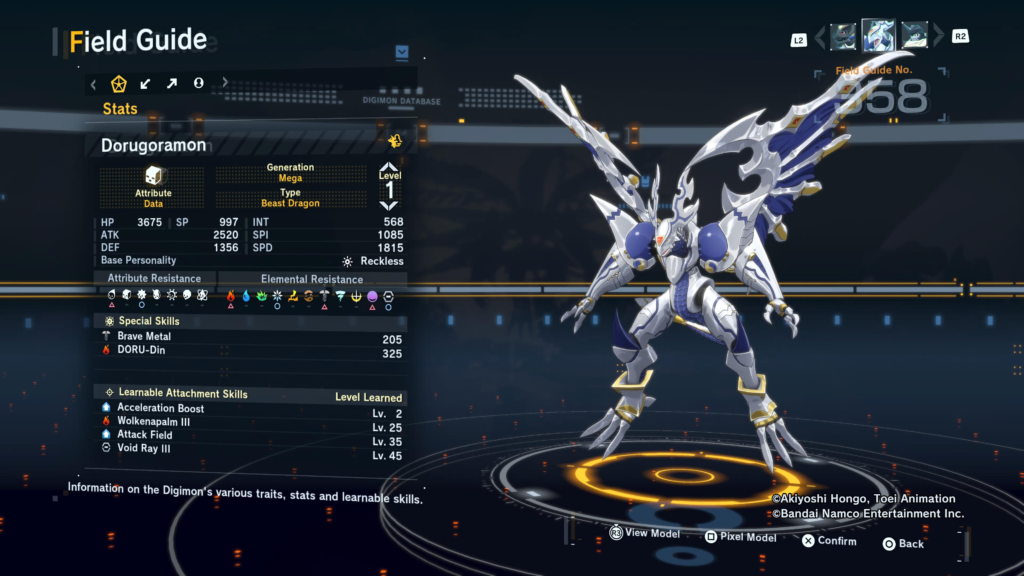The image size is (1024, 576).
Task: Click the left arrow beside the tab icons
Action: 93,83
